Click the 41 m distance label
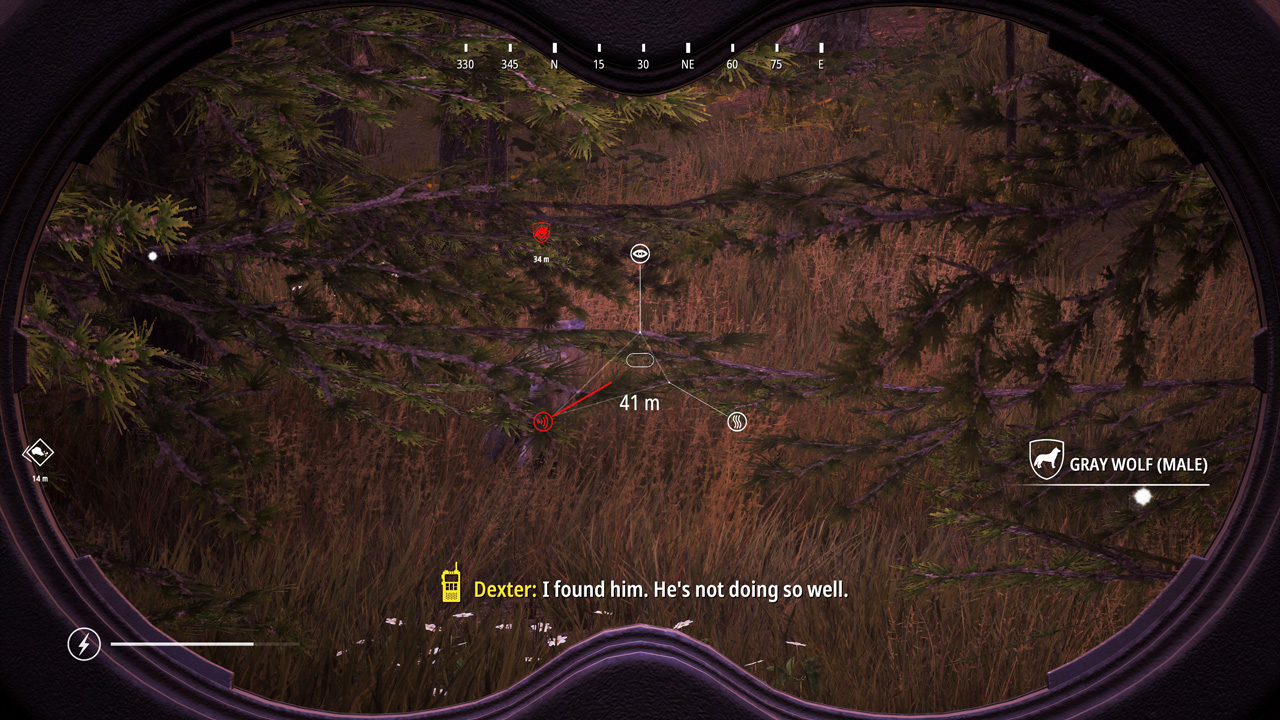 tap(641, 402)
